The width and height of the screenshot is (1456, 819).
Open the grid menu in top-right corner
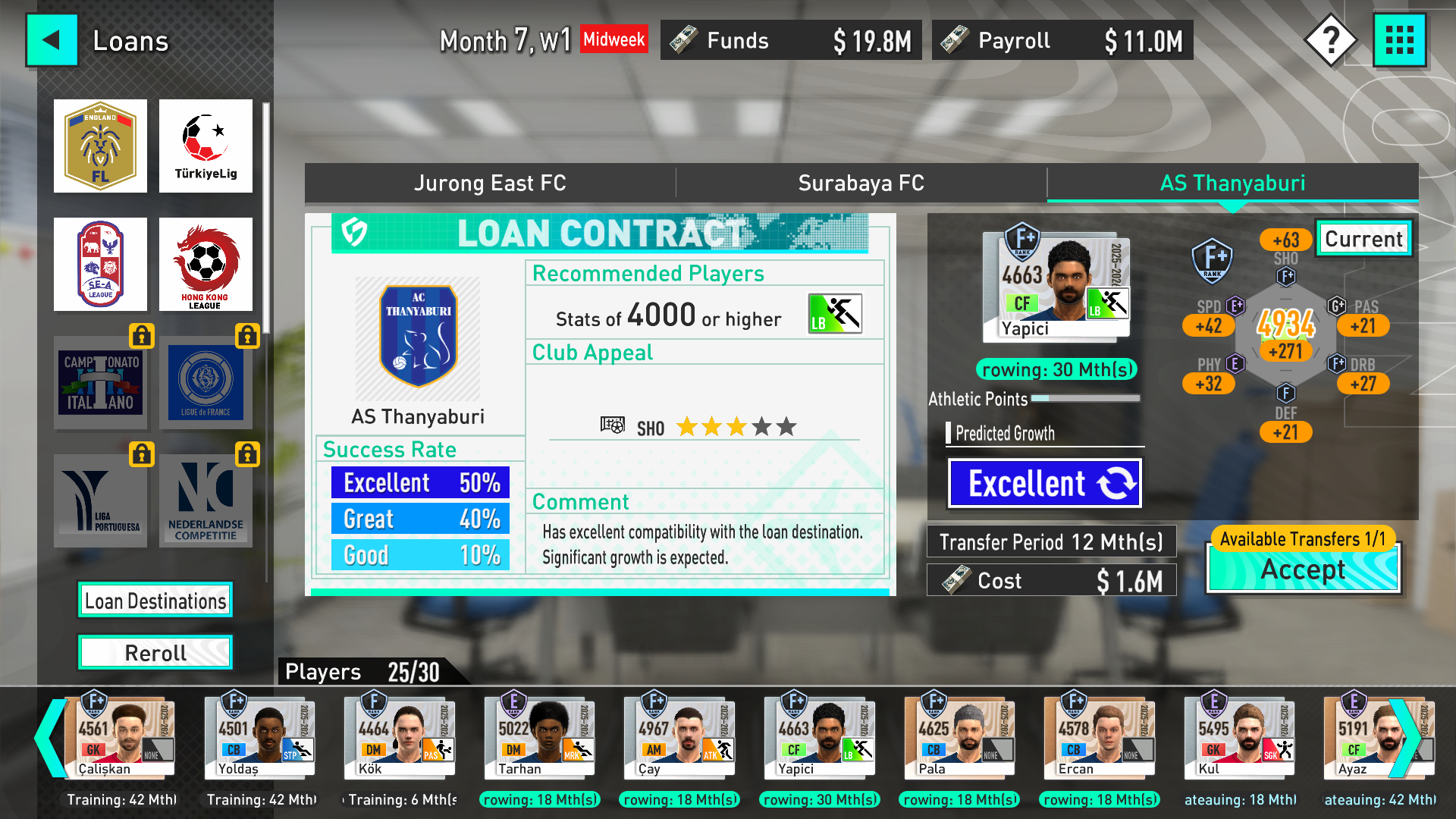pos(1400,39)
